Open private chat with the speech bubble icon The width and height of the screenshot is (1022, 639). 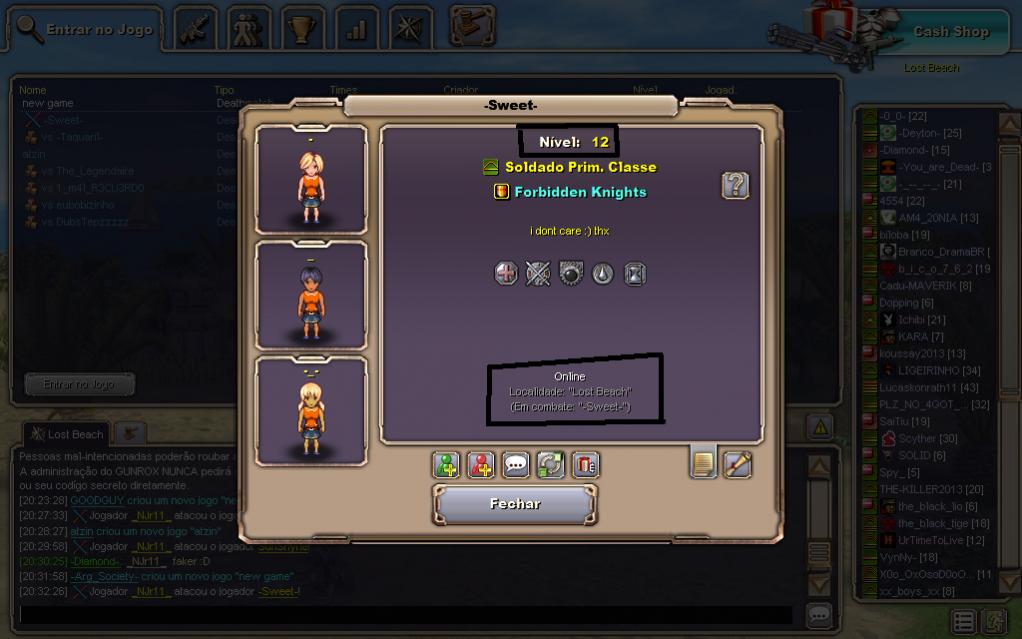coord(516,465)
